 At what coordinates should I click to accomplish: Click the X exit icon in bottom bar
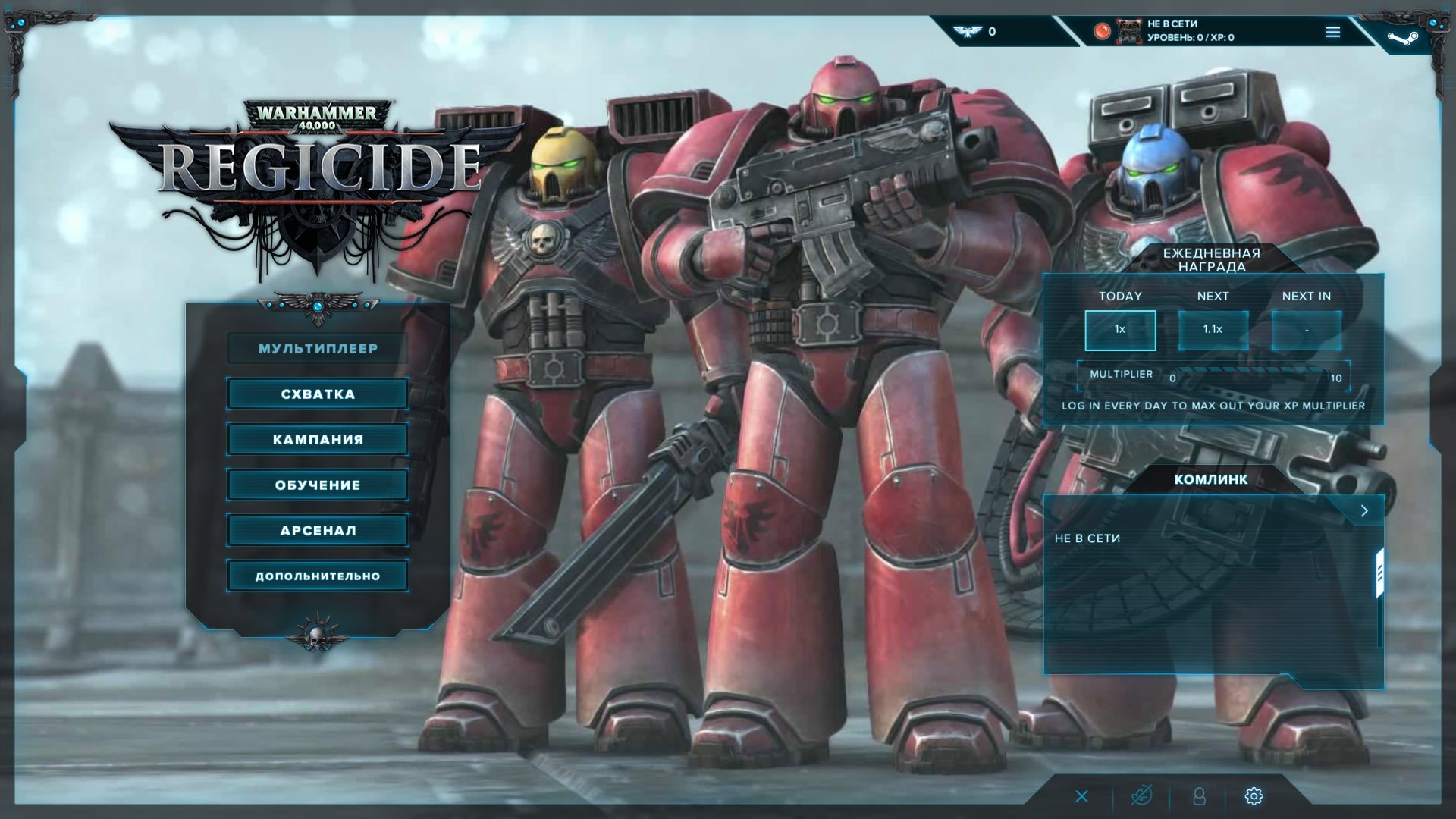click(x=1082, y=796)
